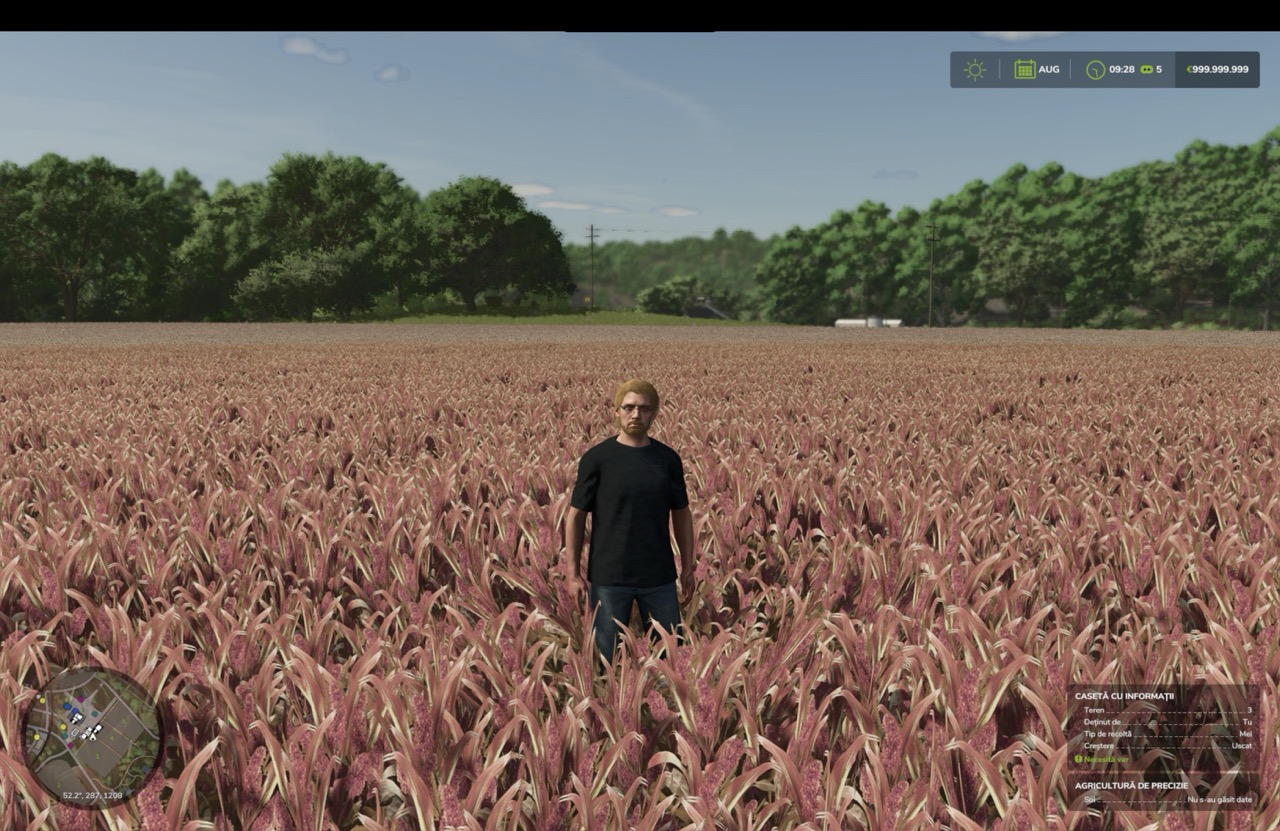Click the clock icon in the HUD

point(1095,70)
